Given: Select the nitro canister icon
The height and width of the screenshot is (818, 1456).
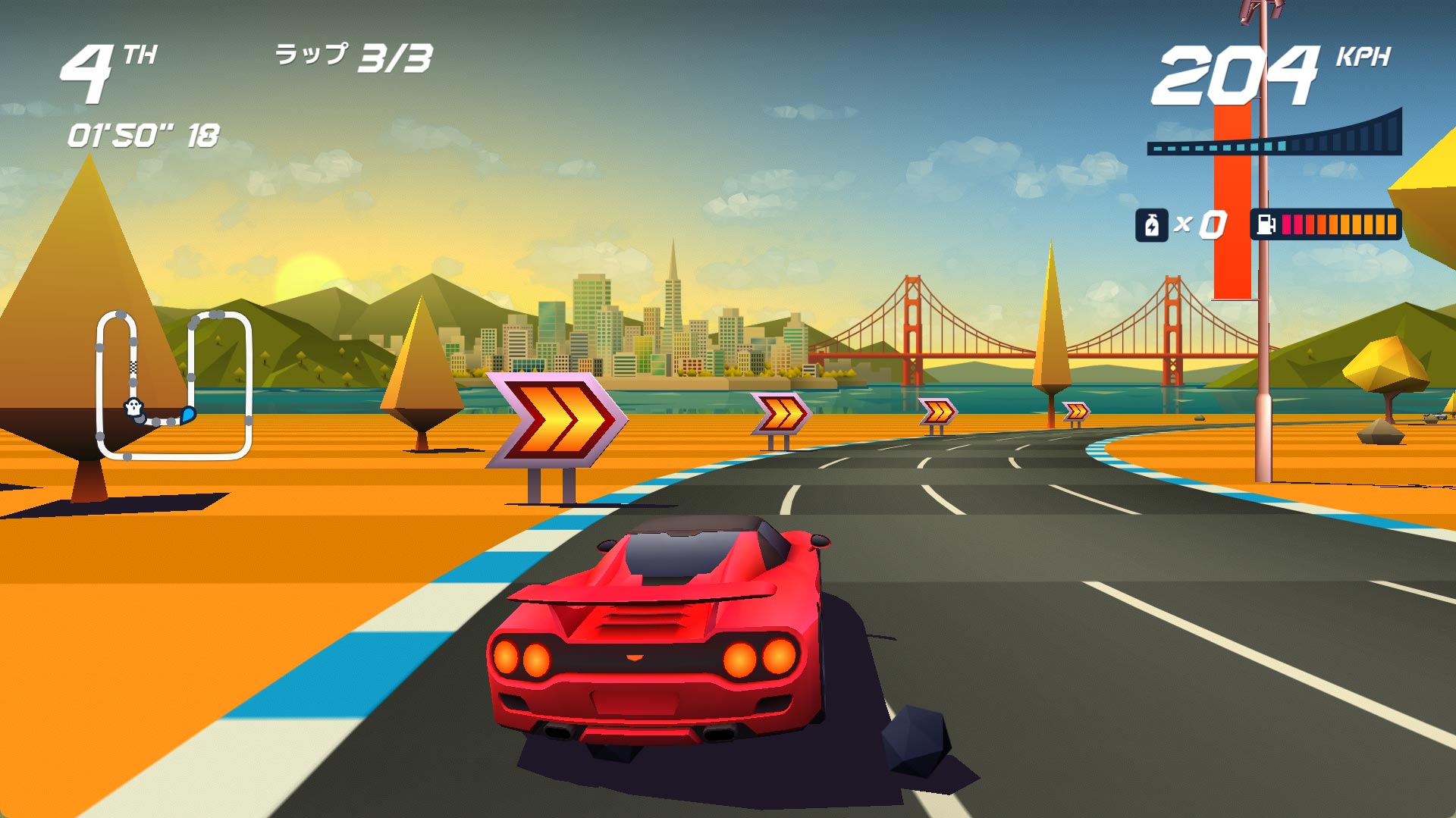Looking at the screenshot, I should coord(1151,225).
